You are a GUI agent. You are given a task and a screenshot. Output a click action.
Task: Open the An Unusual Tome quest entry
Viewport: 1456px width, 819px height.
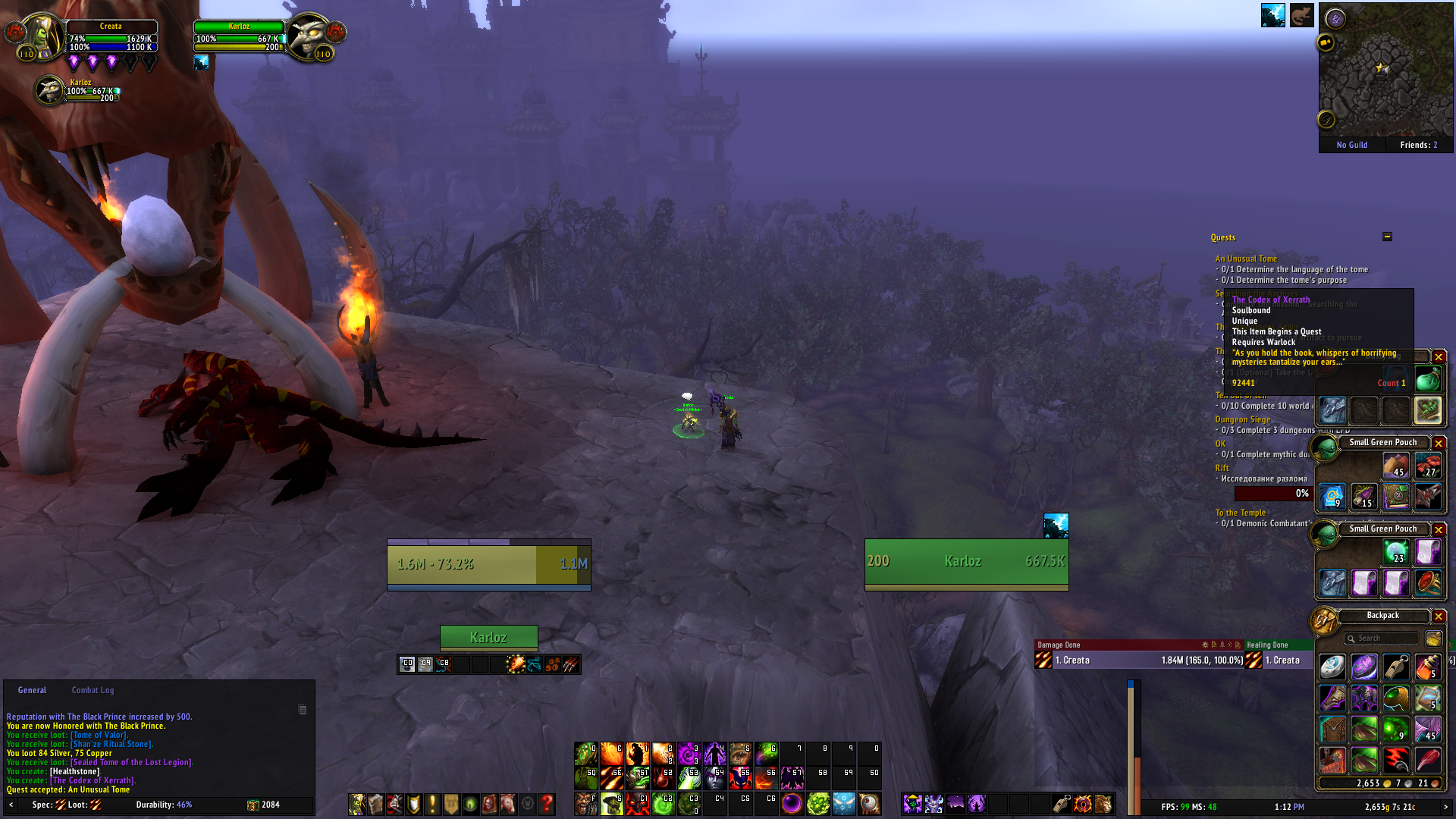point(1246,259)
